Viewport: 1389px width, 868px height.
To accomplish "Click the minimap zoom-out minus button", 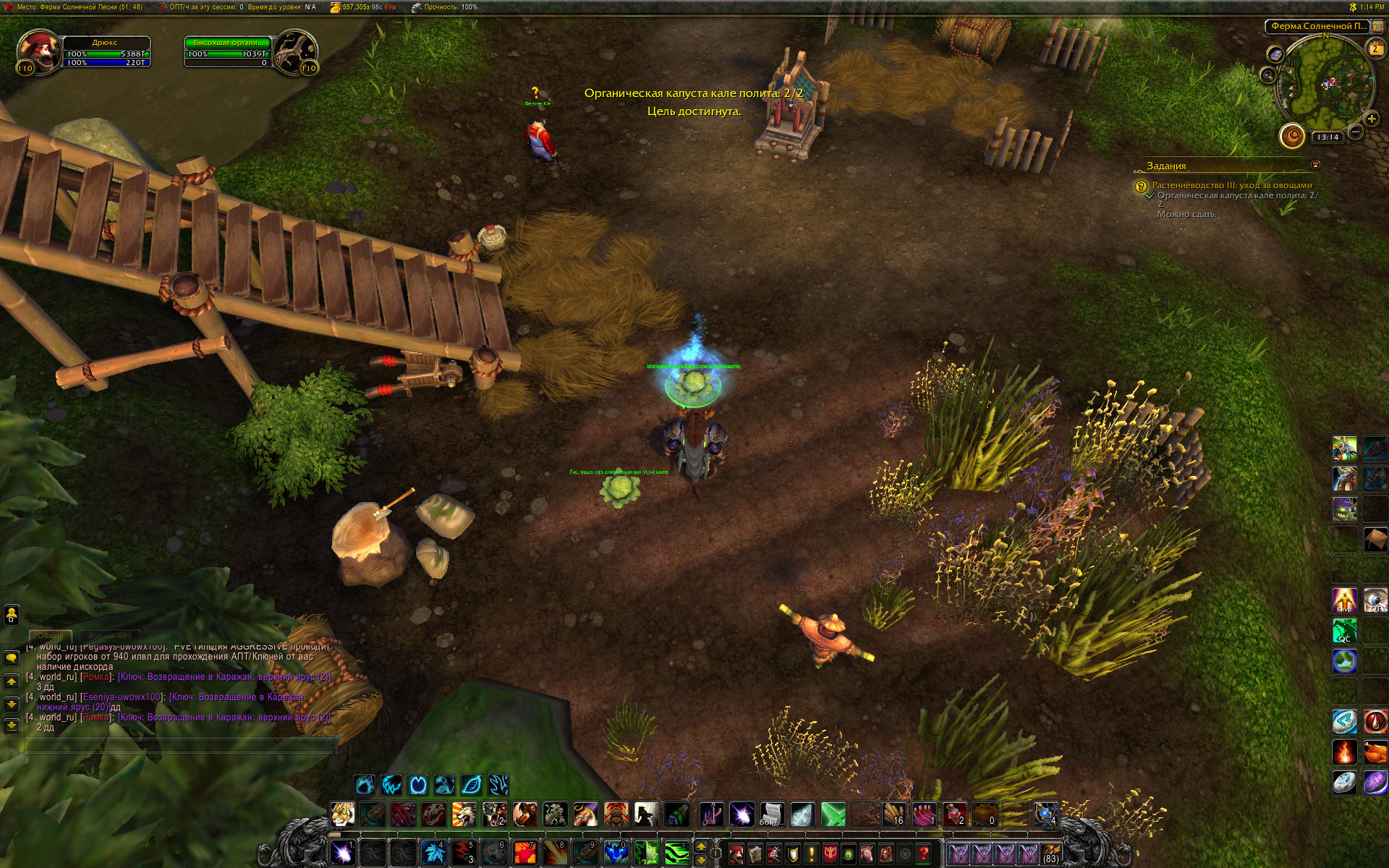I will click(1356, 132).
